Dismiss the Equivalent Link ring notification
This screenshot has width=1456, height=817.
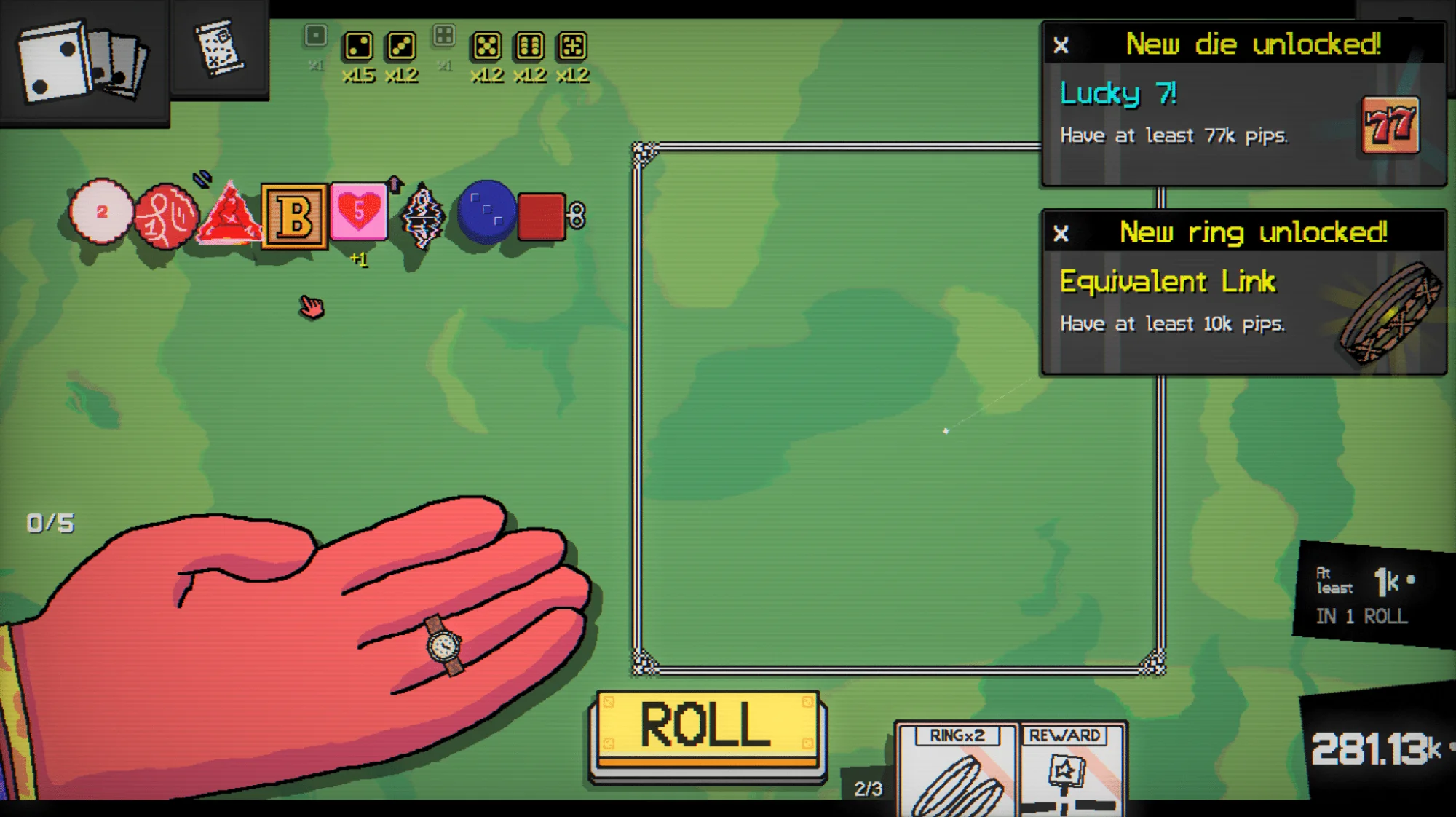(1061, 234)
